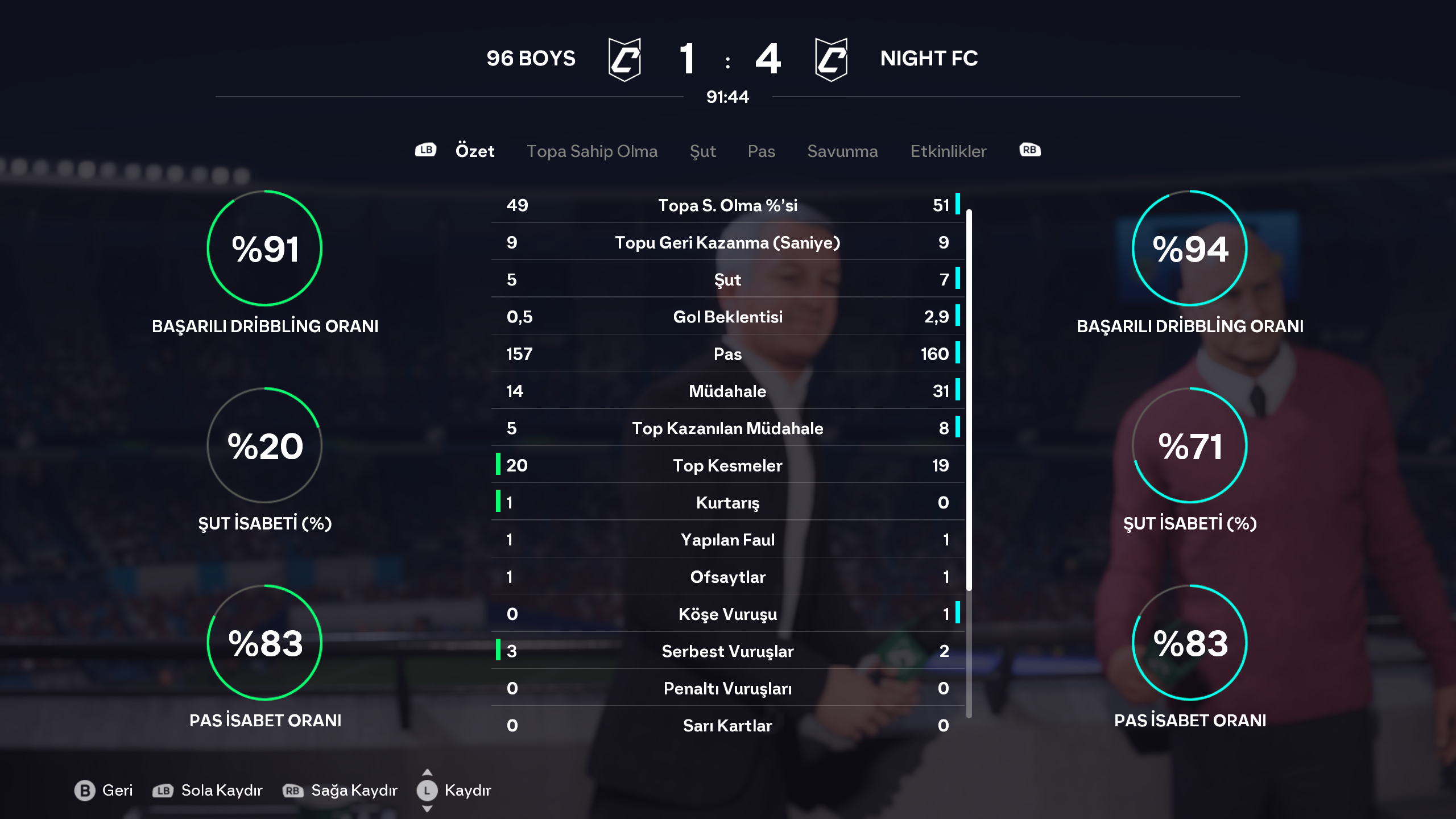
Task: Go back with the Geri button
Action: tap(104, 790)
